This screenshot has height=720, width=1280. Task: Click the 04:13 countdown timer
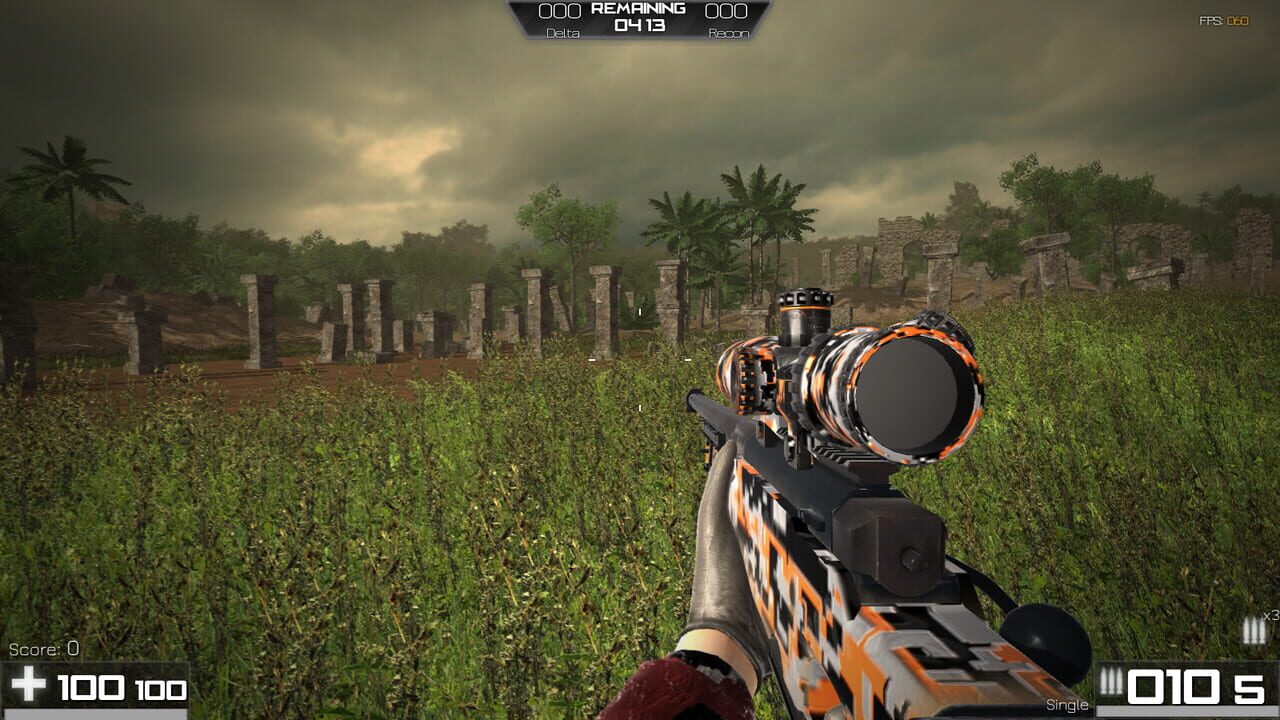[641, 25]
